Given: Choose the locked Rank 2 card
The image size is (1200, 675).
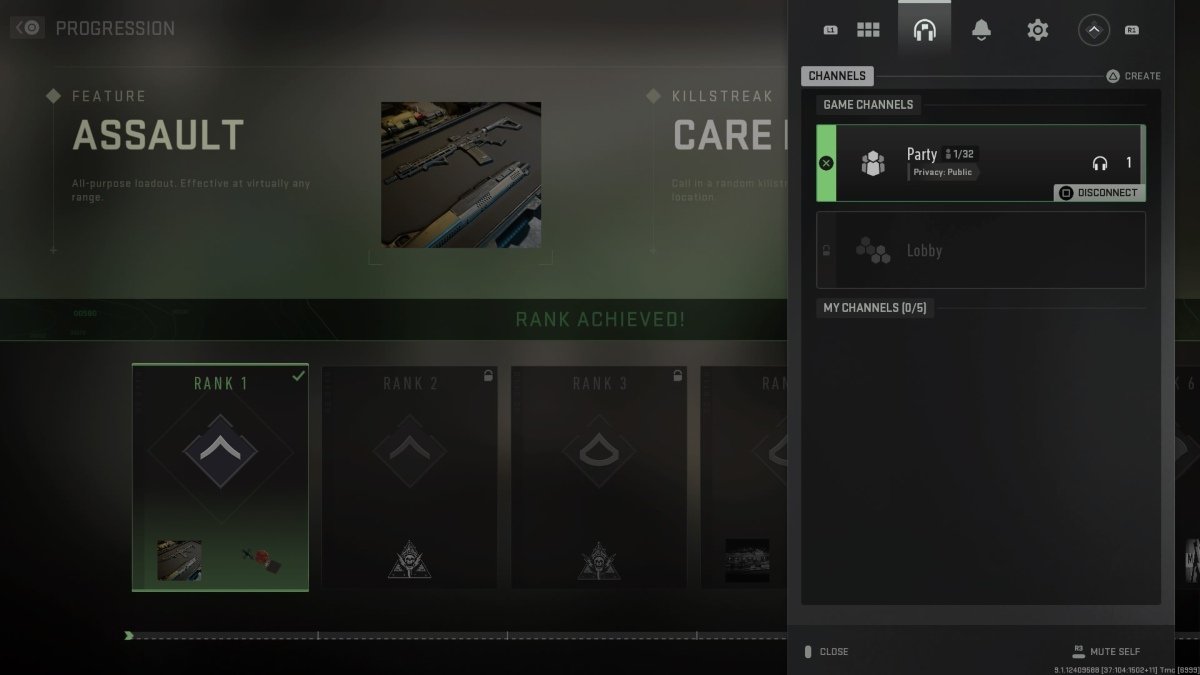Looking at the screenshot, I should coord(409,476).
